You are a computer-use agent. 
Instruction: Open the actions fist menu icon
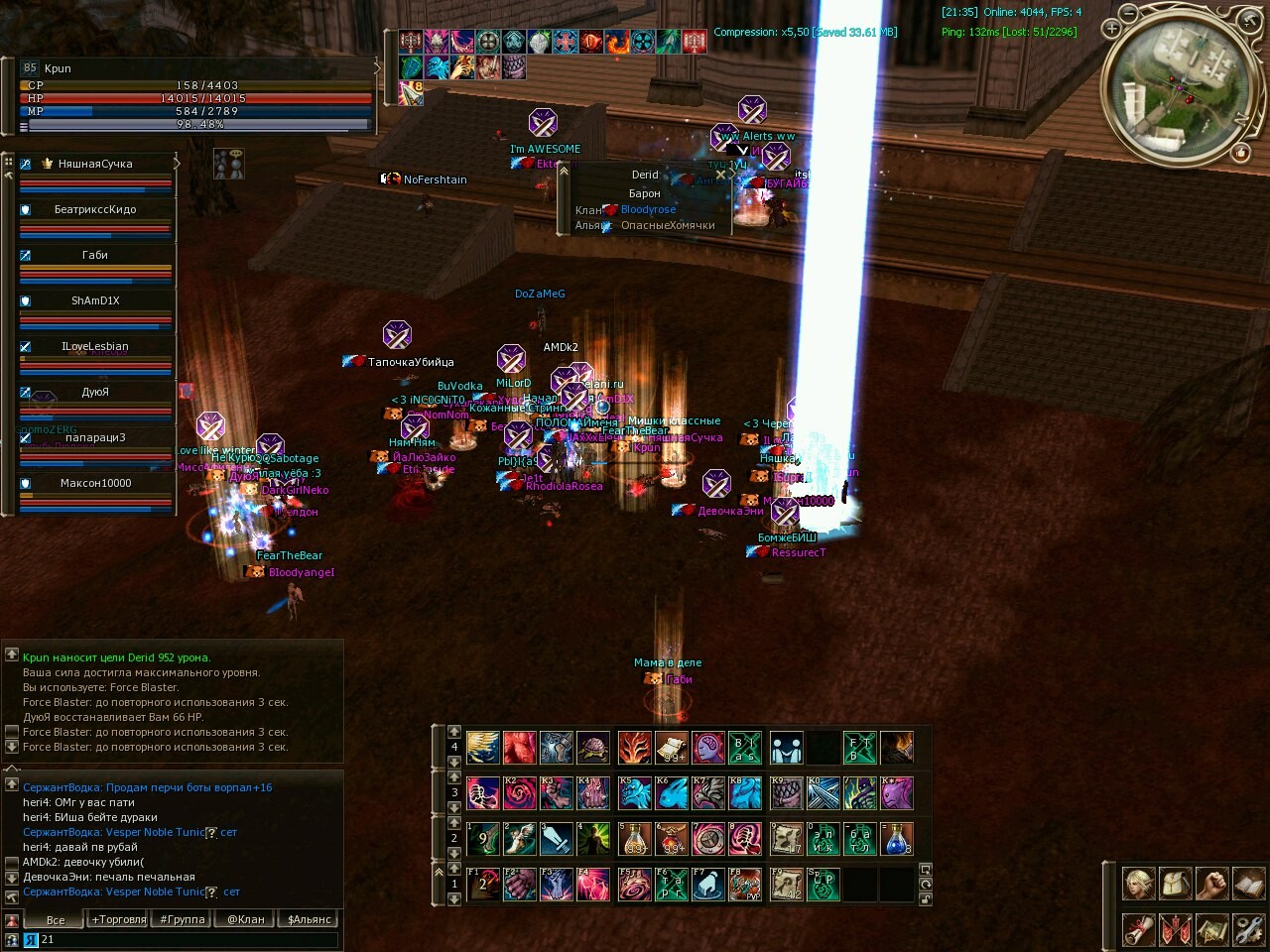1211,883
